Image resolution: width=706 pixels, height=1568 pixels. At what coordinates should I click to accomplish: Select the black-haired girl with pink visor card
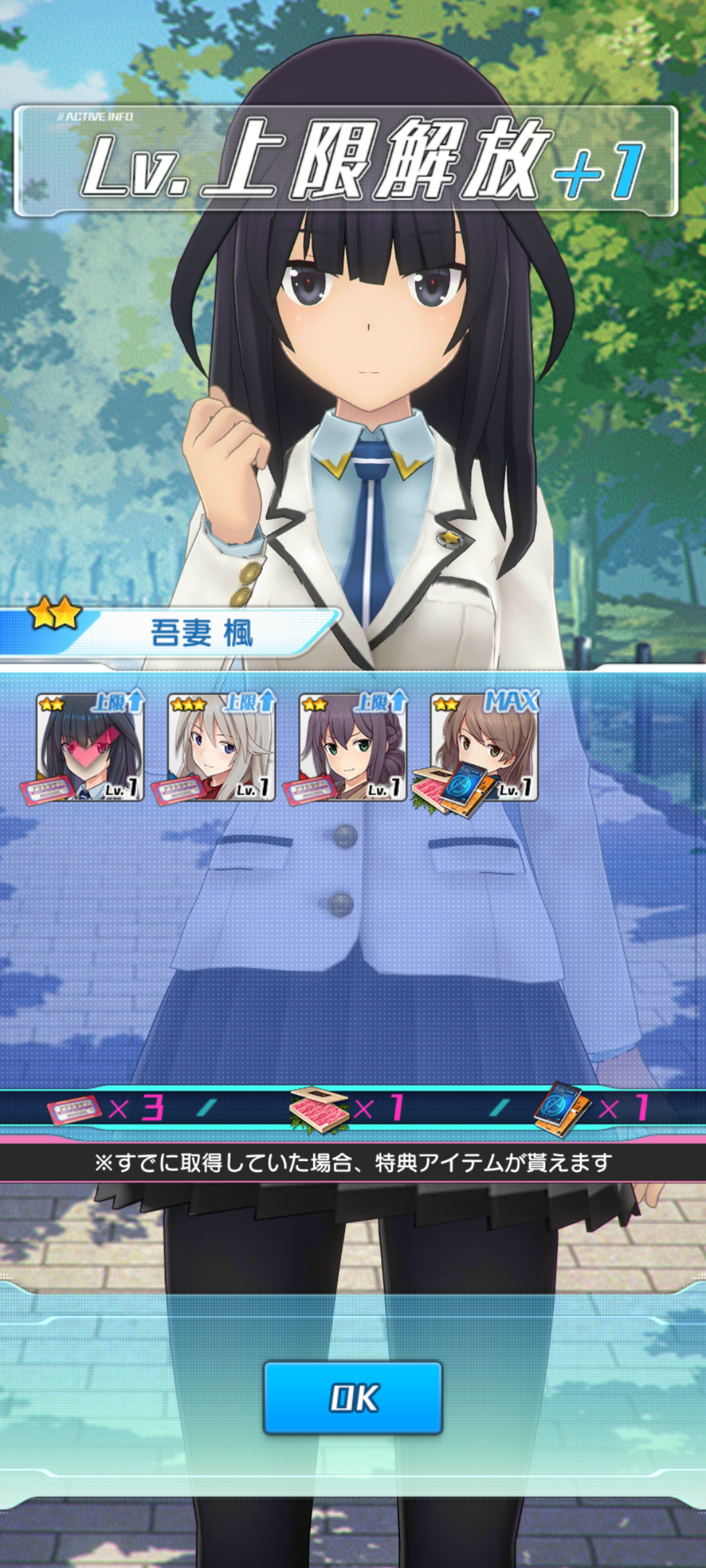[90, 747]
